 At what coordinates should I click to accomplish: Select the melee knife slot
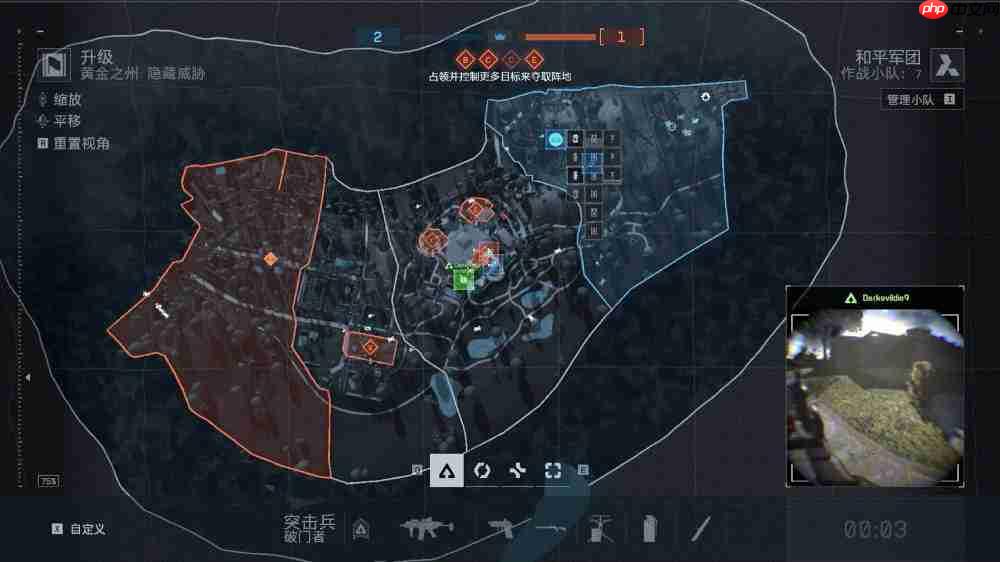pos(703,527)
